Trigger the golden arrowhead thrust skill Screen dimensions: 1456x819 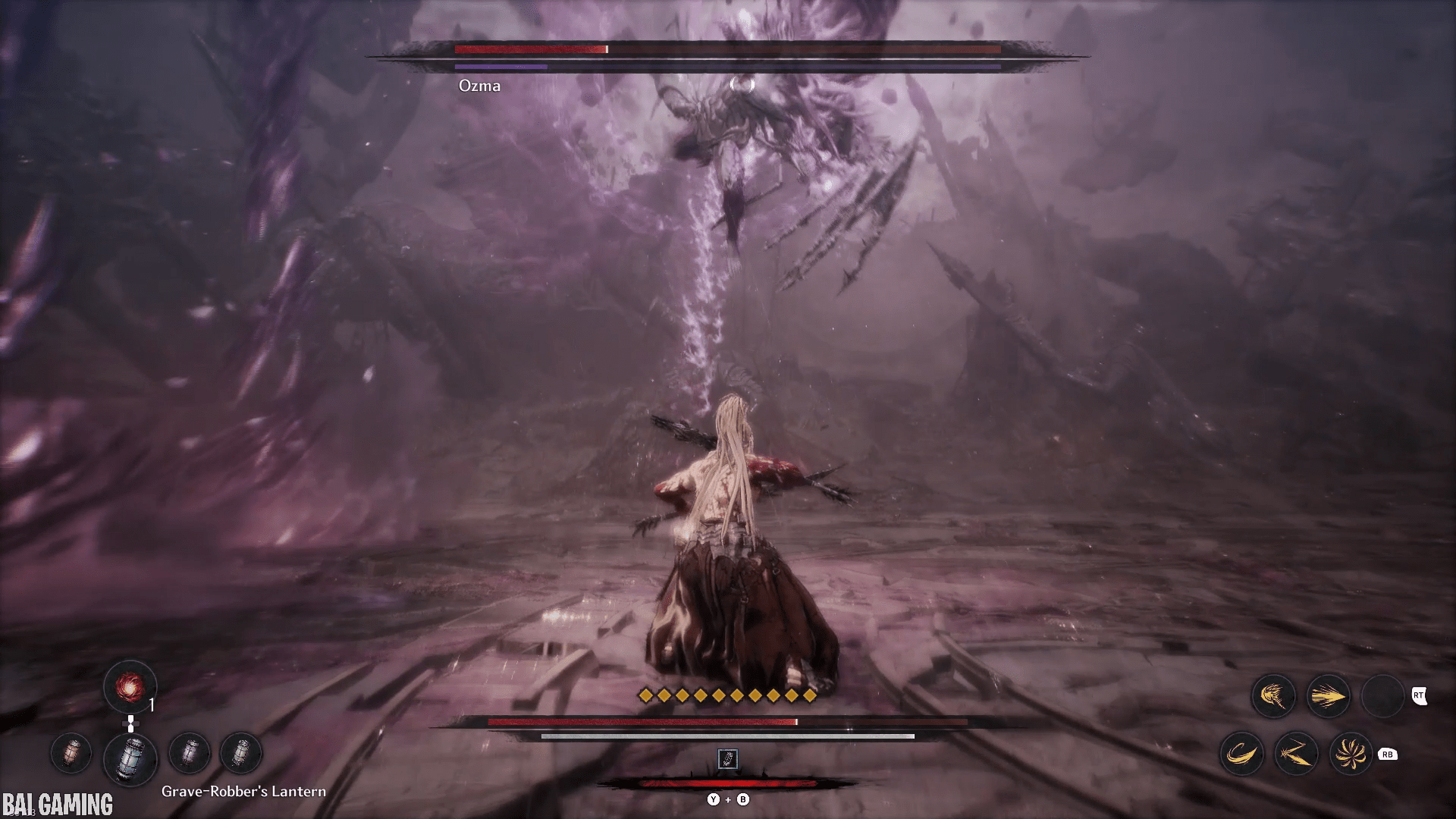[x=1328, y=696]
